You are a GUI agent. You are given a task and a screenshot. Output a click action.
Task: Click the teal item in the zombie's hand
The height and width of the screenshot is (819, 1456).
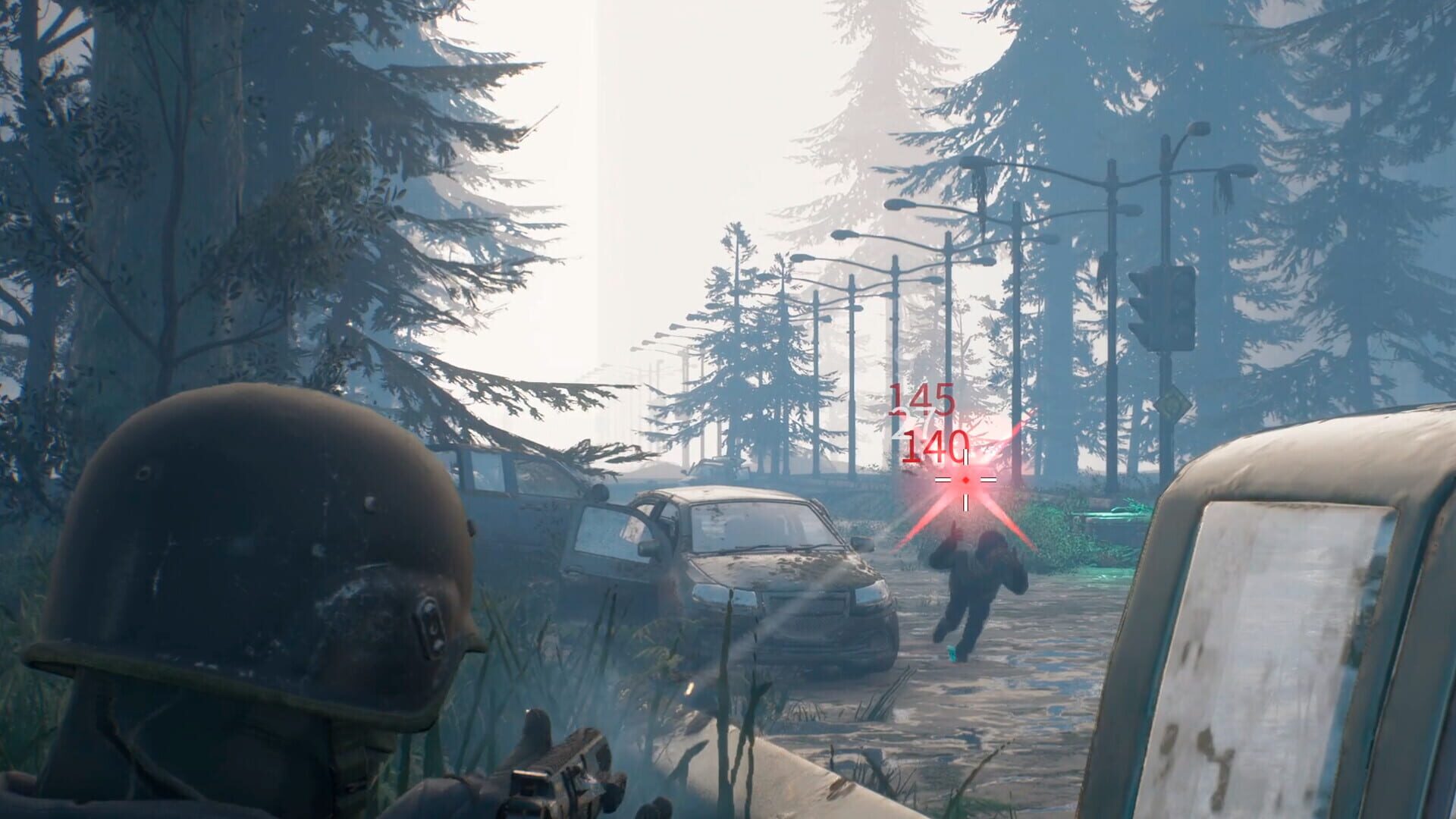click(952, 653)
